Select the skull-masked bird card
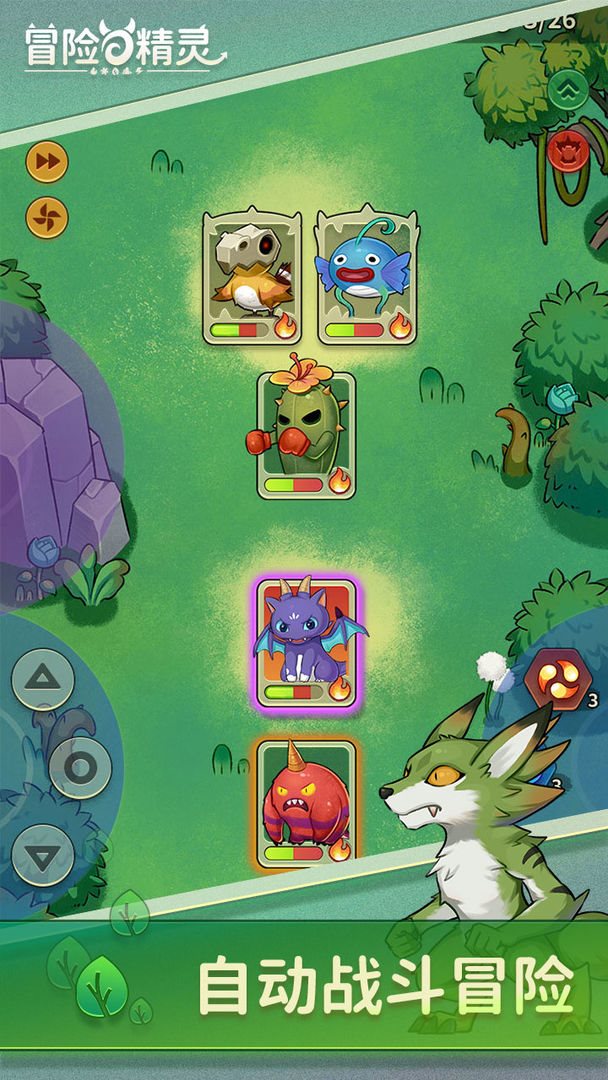This screenshot has height=1080, width=608. pyautogui.click(x=252, y=277)
